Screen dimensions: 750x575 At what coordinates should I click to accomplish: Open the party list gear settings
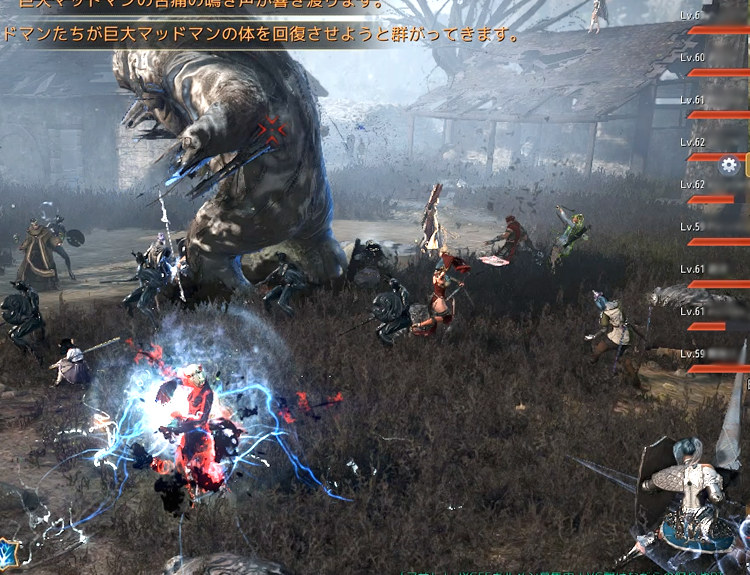click(729, 166)
